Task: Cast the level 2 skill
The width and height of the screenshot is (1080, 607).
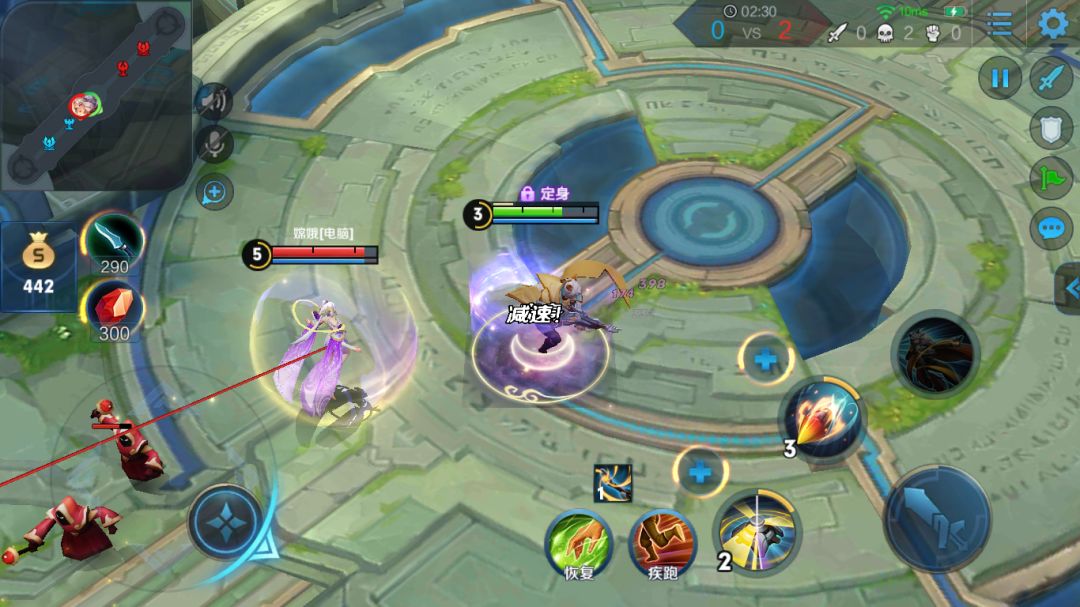Action: 757,533
